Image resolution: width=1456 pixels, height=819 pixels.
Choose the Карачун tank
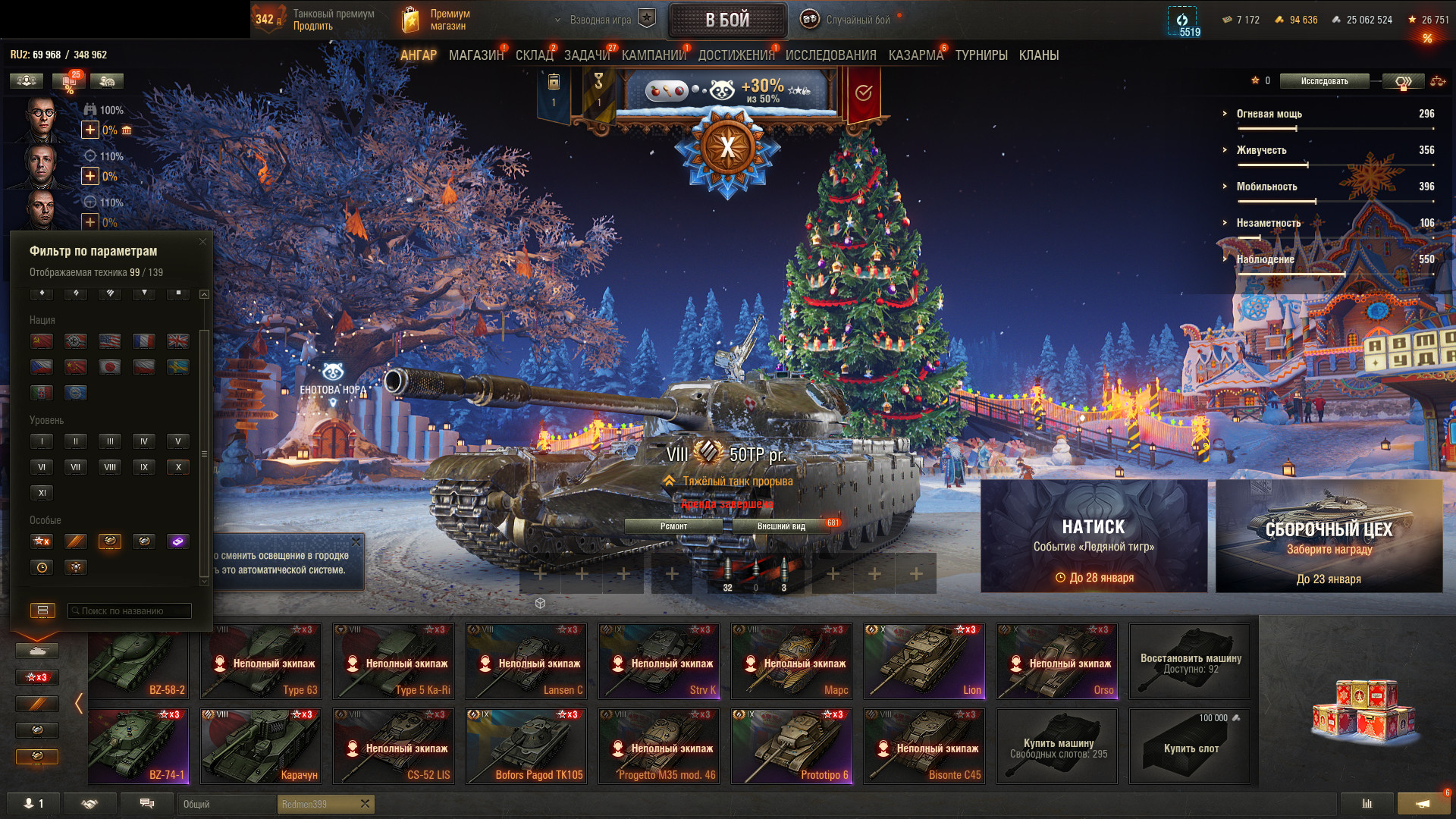(260, 745)
